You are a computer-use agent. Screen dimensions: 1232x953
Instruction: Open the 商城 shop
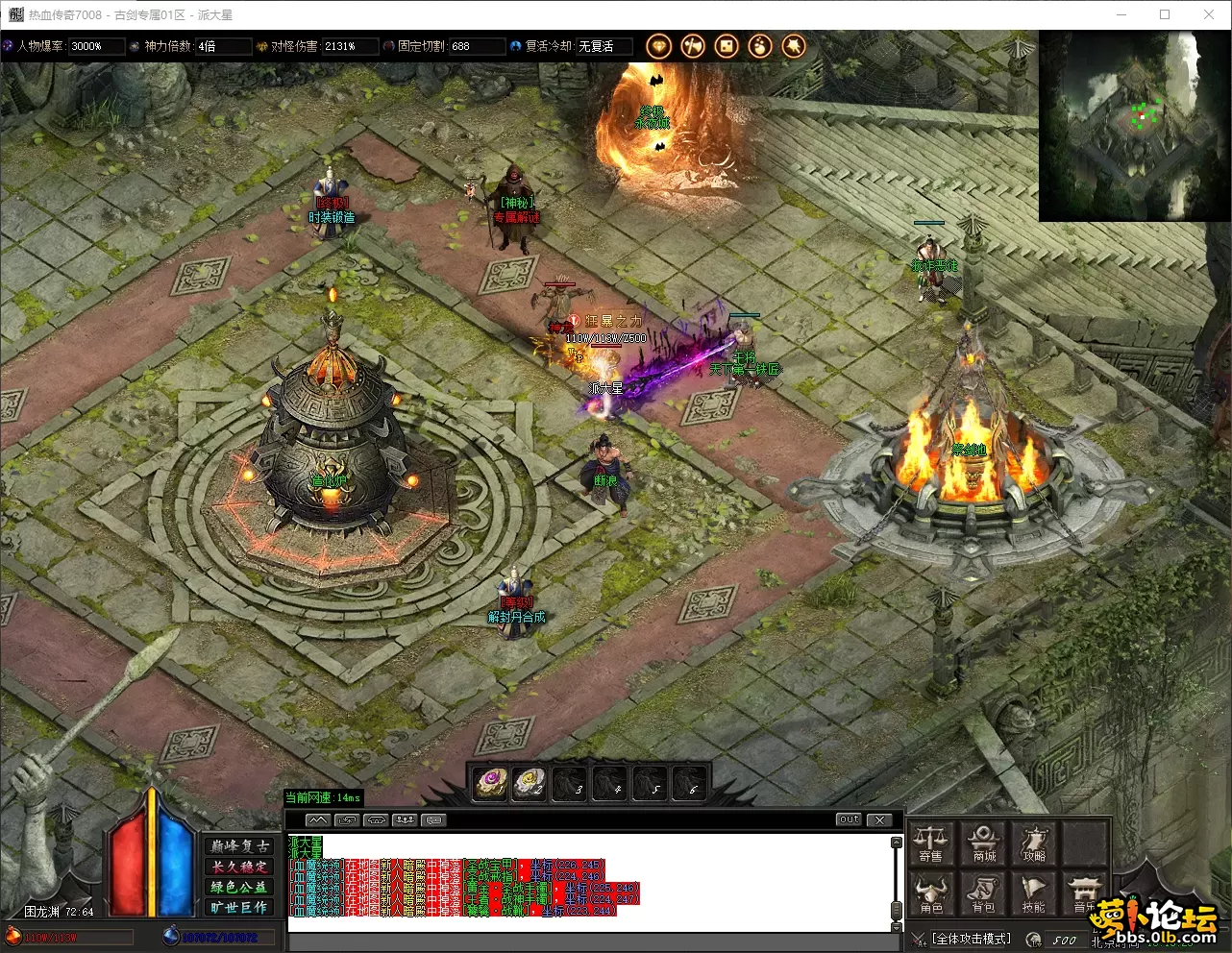pyautogui.click(x=984, y=843)
